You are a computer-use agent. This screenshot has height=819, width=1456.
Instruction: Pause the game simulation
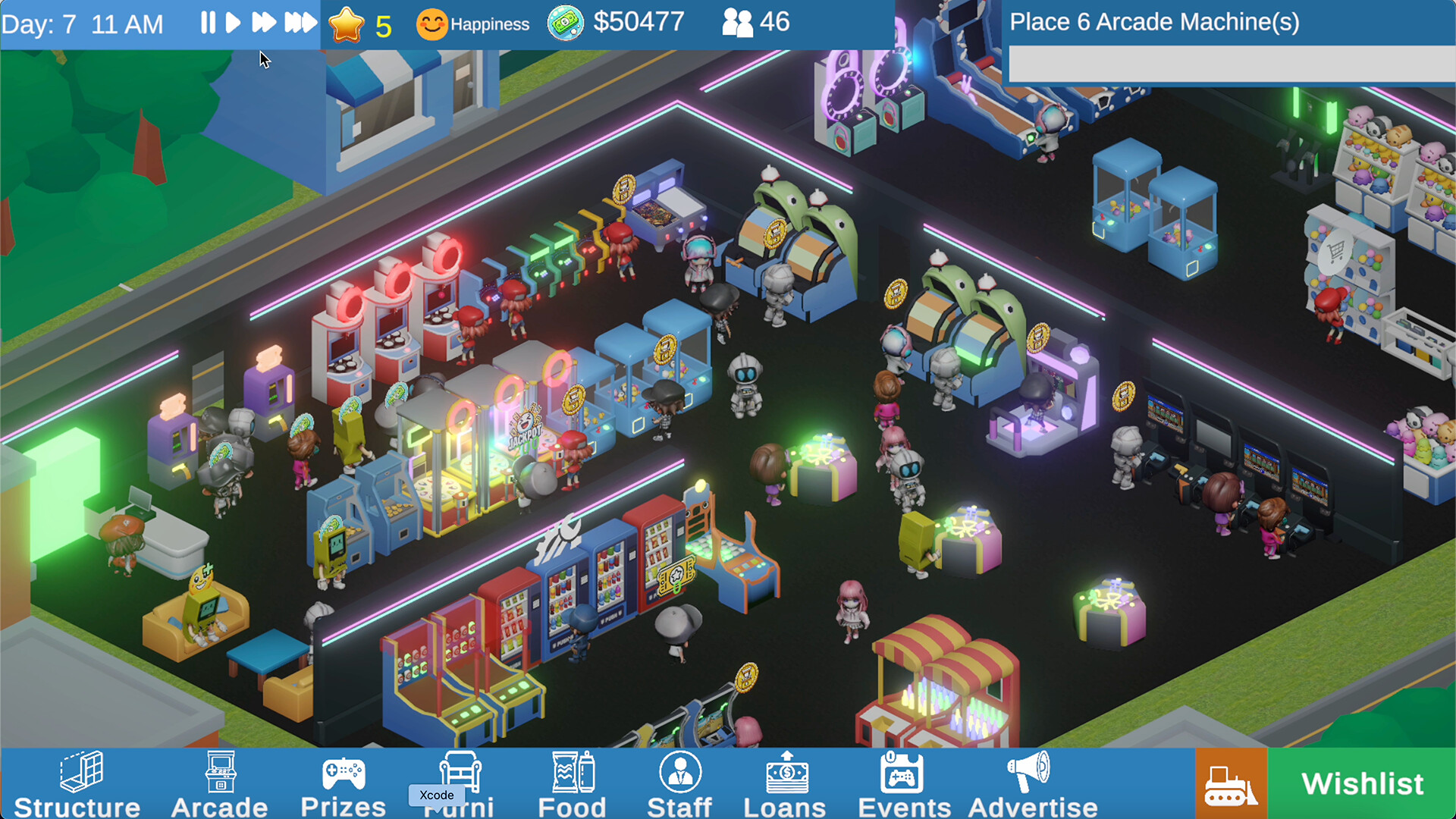[x=207, y=22]
